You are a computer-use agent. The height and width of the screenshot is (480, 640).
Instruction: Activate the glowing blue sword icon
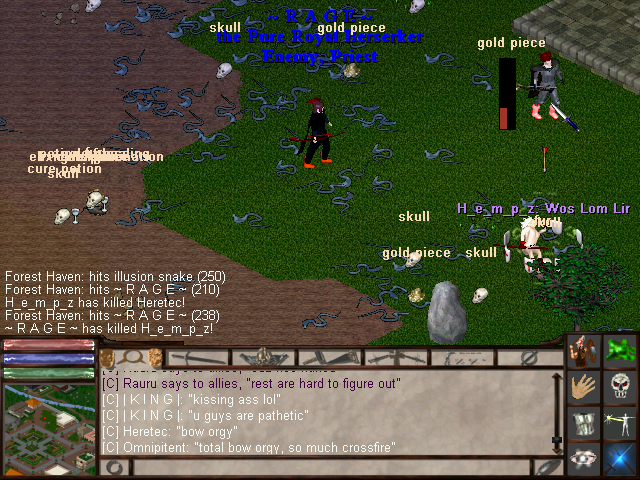[621, 458]
